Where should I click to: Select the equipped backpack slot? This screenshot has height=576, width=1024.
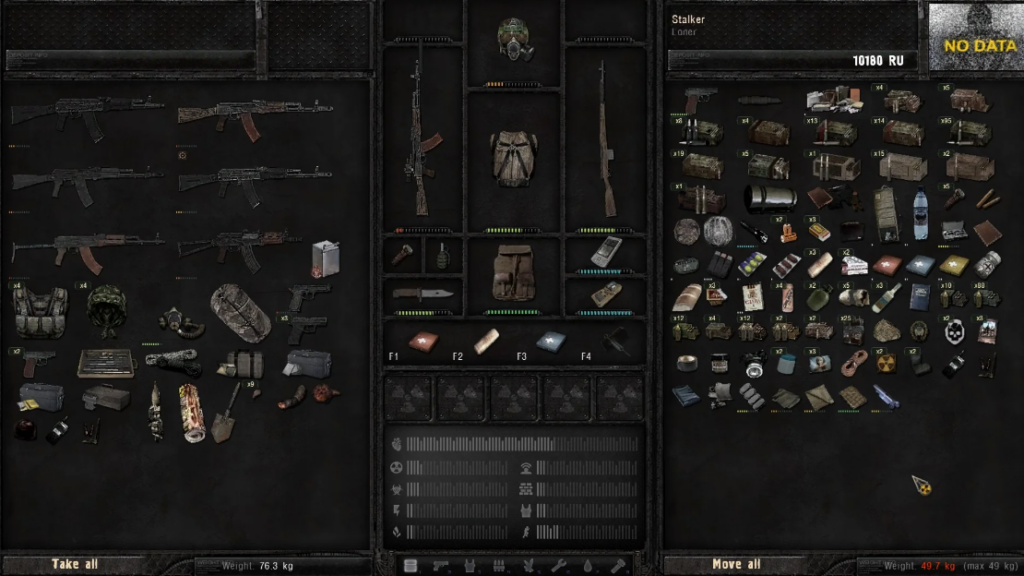[514, 272]
